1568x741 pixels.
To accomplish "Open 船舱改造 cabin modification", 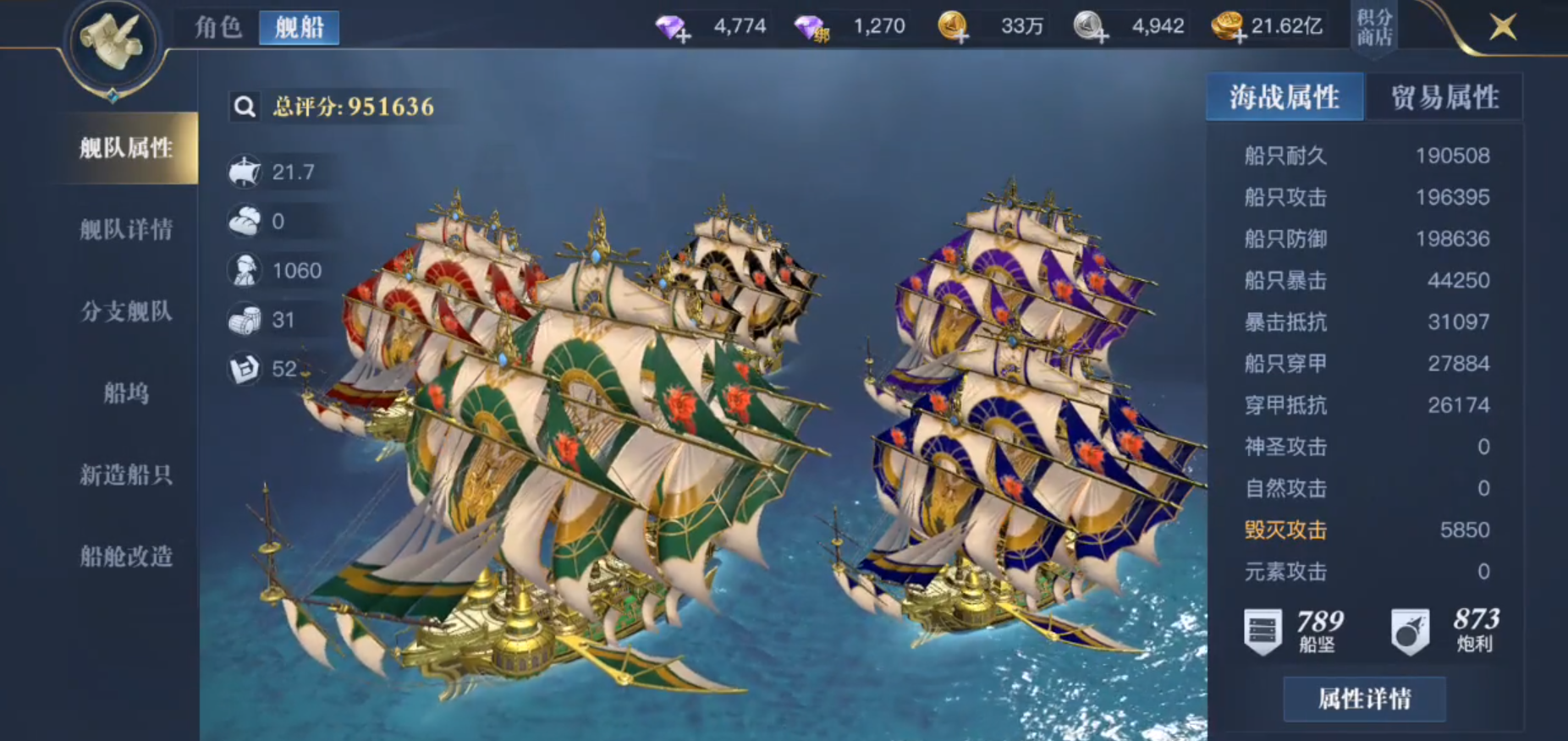I will pos(126,556).
